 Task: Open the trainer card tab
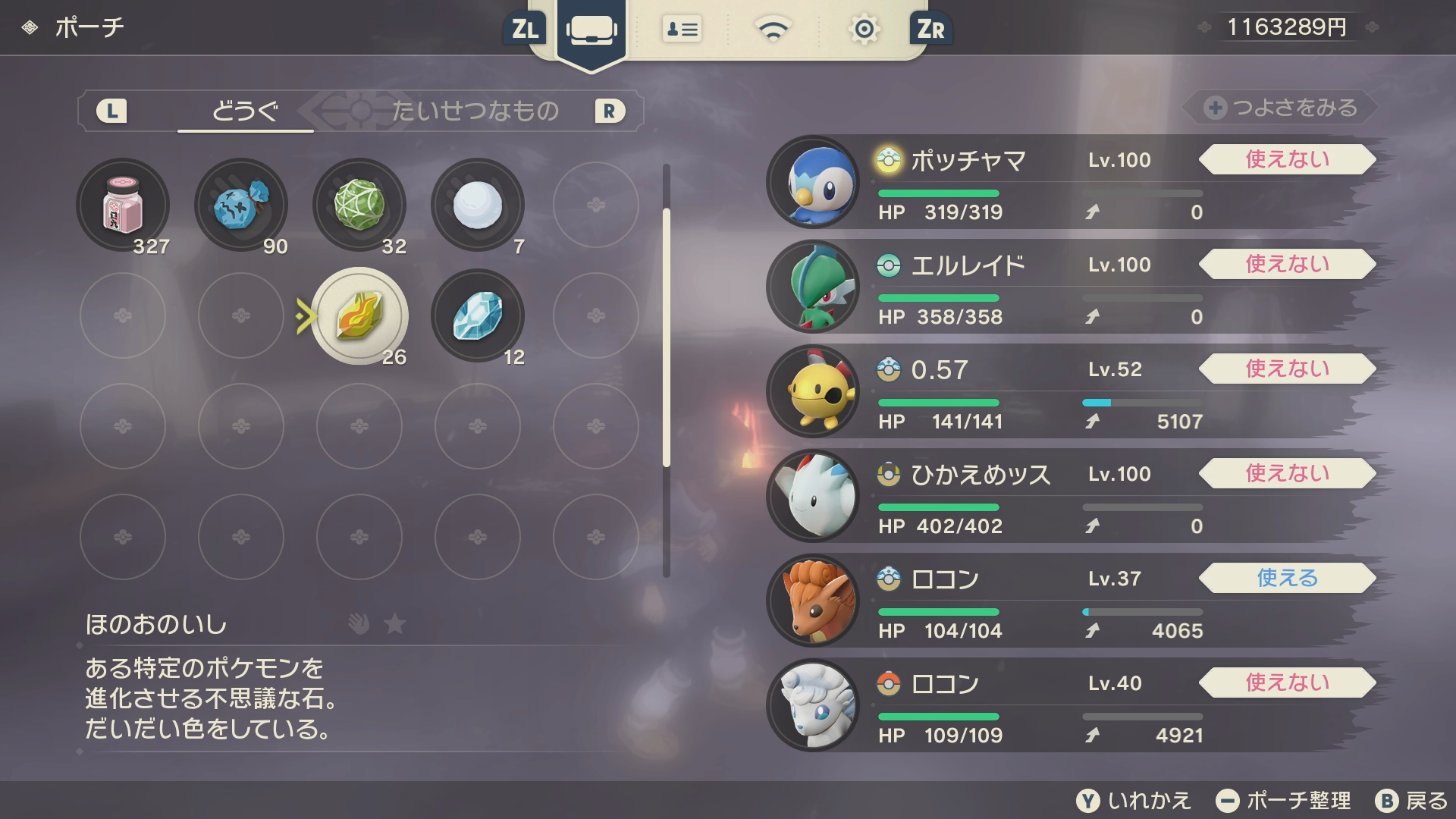pyautogui.click(x=682, y=30)
